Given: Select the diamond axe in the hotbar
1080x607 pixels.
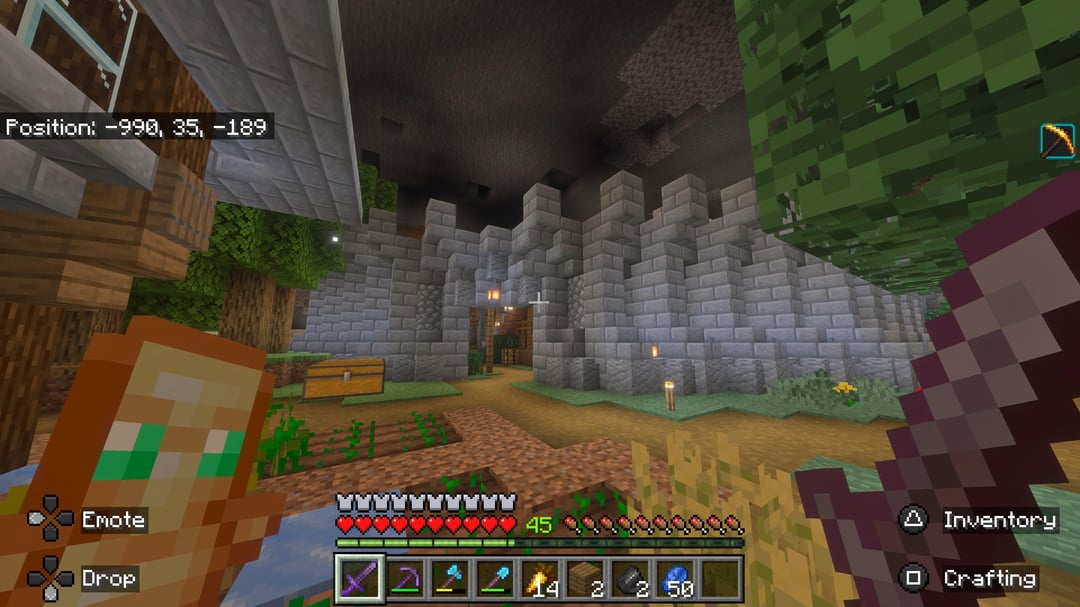Looking at the screenshot, I should point(449,580).
